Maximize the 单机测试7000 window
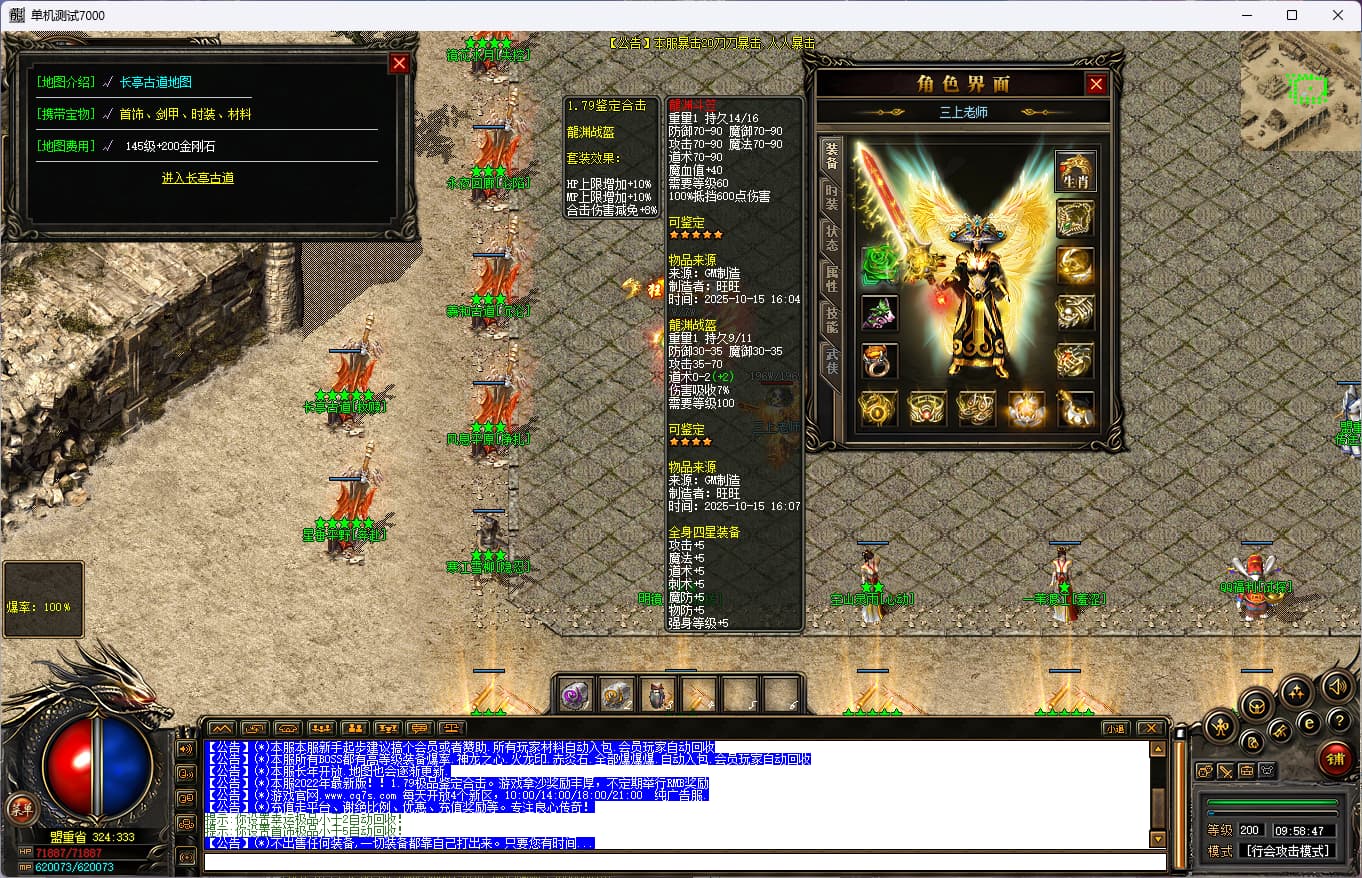 click(1292, 15)
